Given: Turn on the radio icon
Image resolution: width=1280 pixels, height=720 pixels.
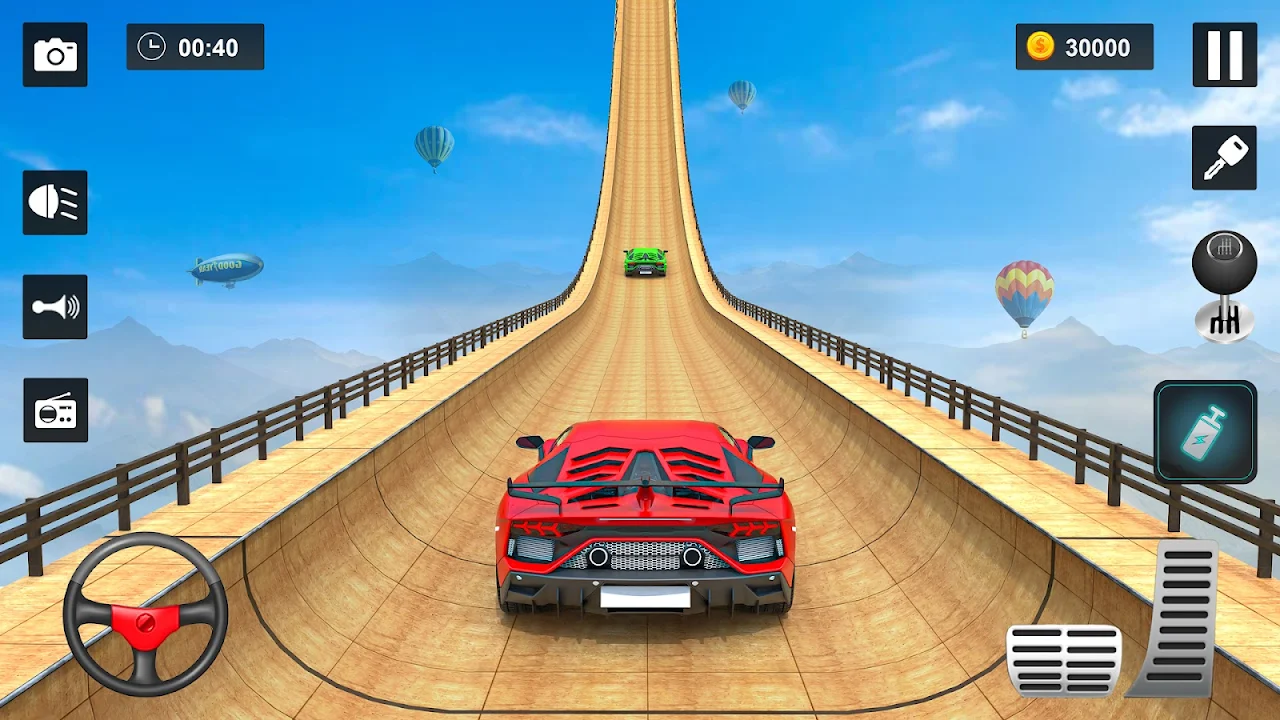Looking at the screenshot, I should [x=55, y=410].
